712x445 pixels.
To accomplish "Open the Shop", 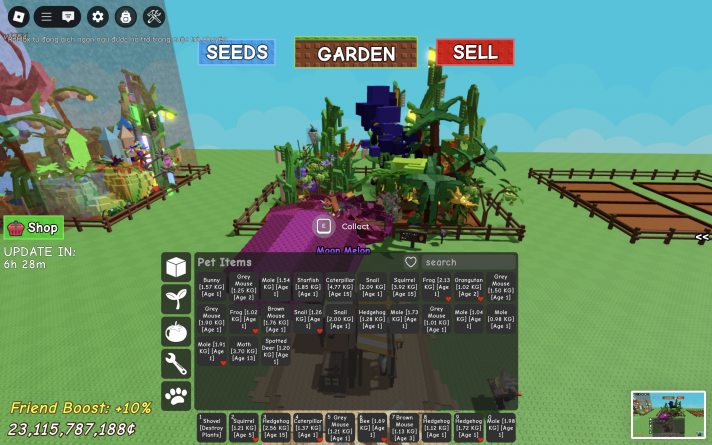I will click(34, 227).
